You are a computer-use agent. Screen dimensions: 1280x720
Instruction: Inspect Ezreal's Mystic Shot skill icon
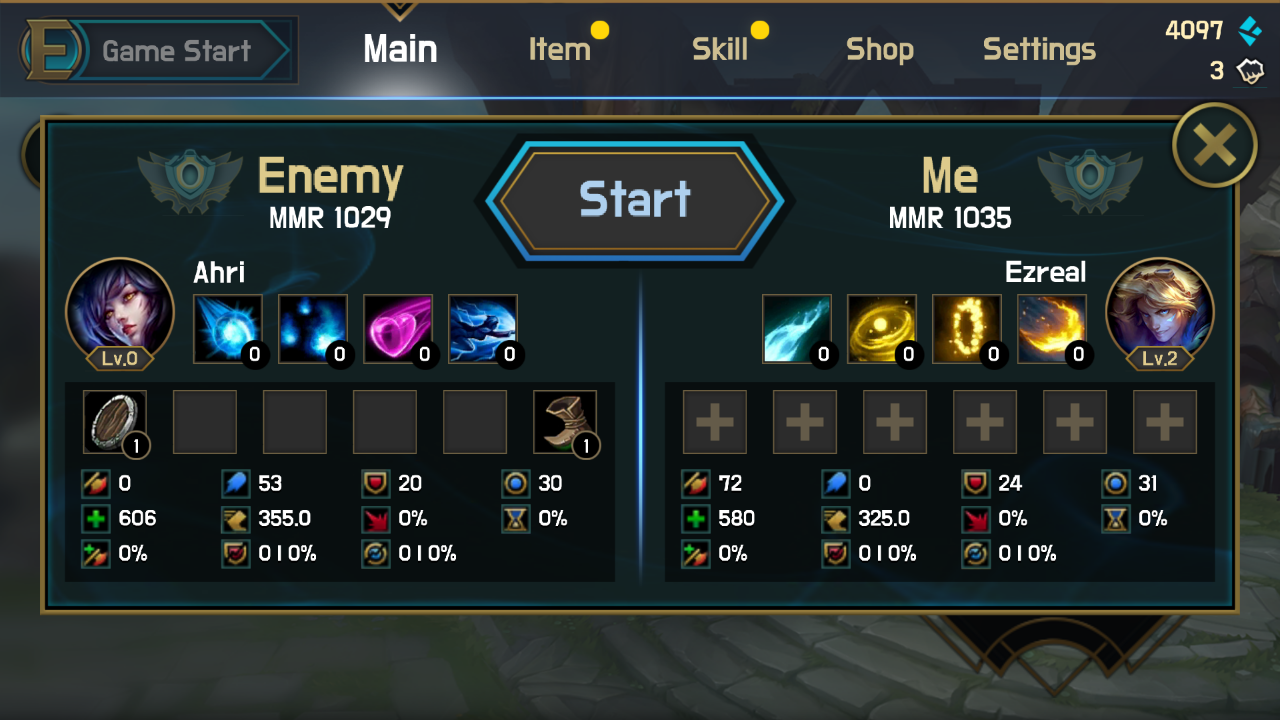796,329
